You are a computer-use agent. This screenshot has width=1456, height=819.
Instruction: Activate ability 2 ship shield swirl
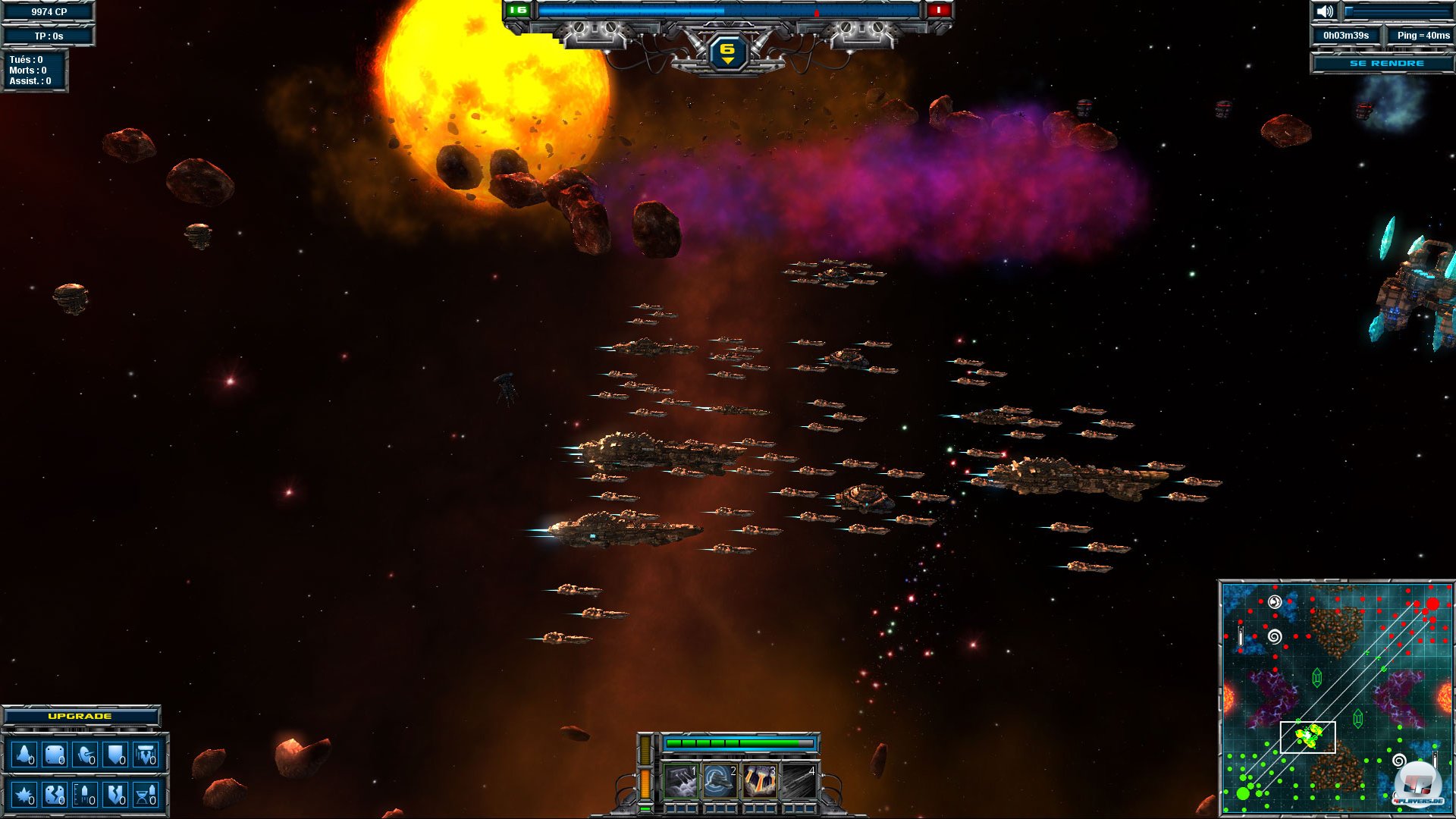[x=720, y=781]
